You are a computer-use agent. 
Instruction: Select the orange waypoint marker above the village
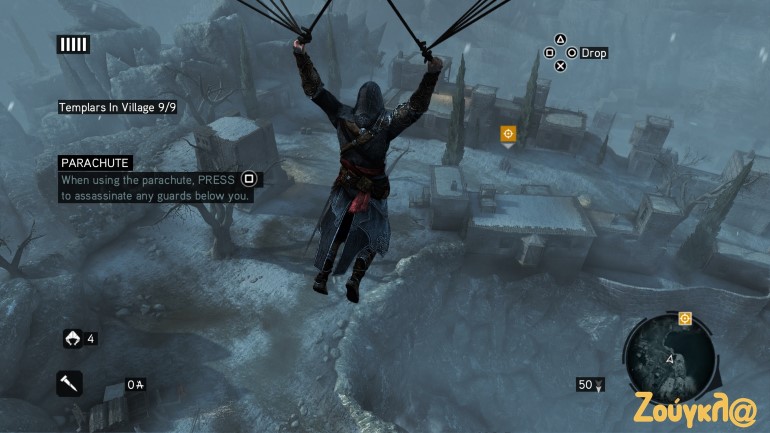point(508,133)
